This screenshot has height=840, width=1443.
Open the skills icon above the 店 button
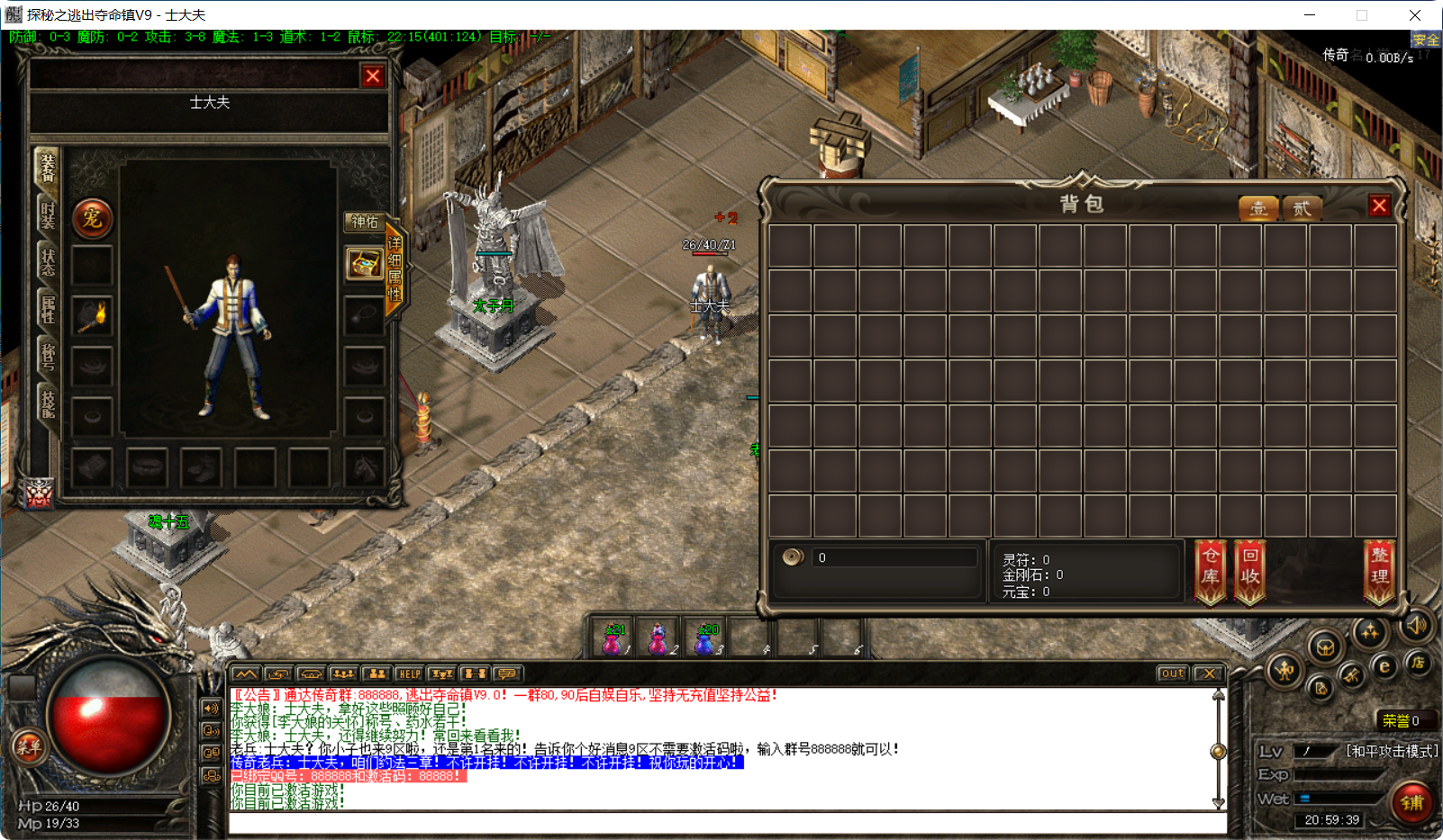[1370, 632]
